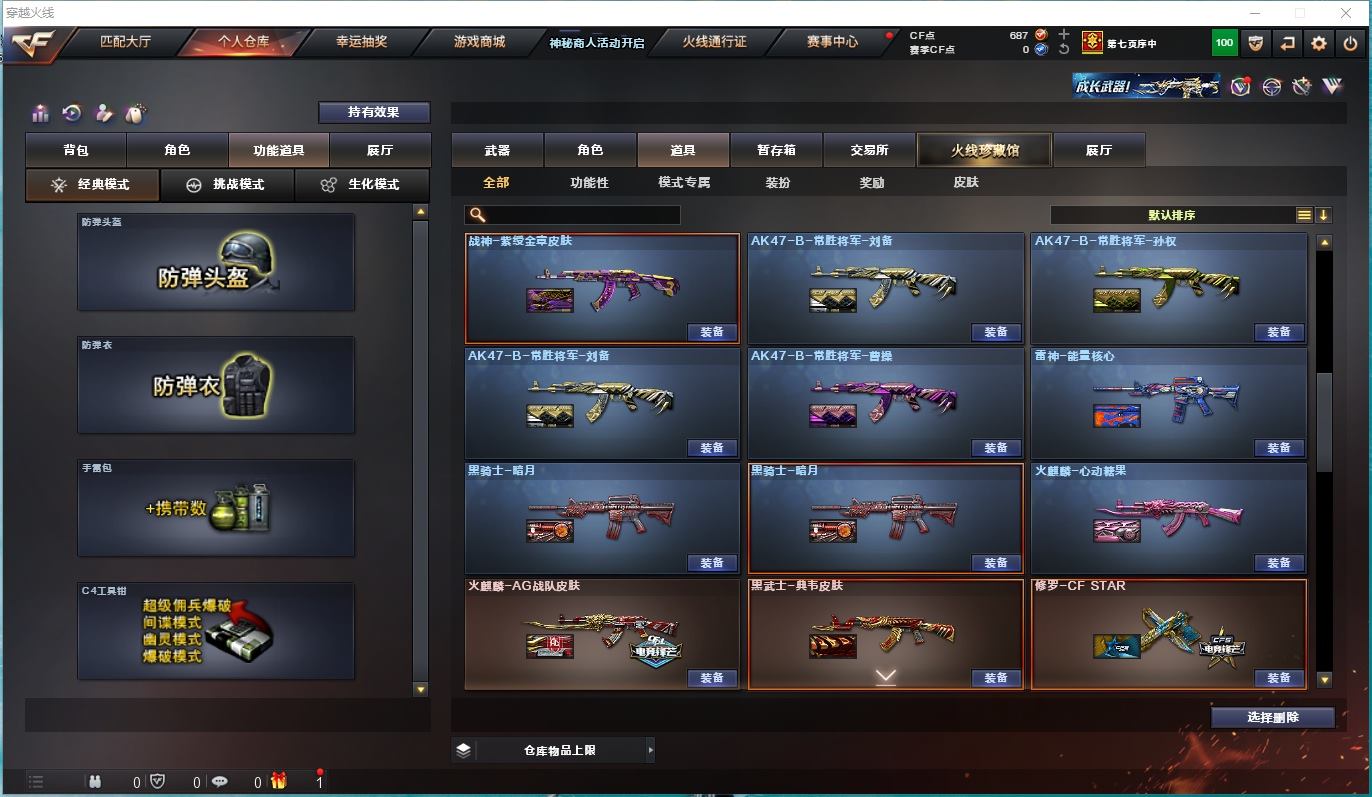
Task: Select the 防弹头盔 helmet item
Action: 216,263
